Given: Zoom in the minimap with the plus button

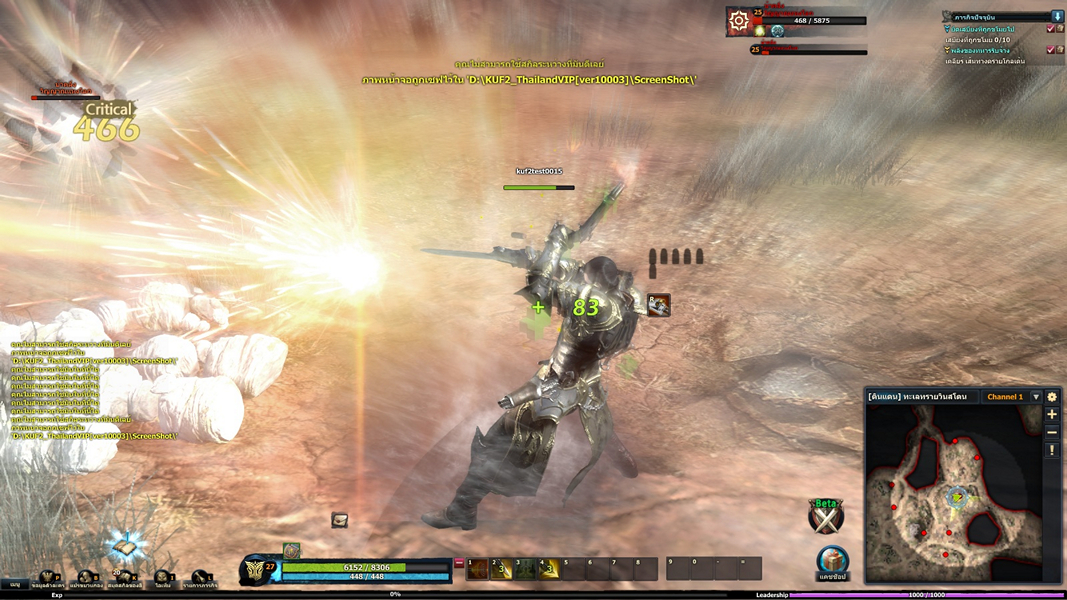Looking at the screenshot, I should tap(1052, 414).
